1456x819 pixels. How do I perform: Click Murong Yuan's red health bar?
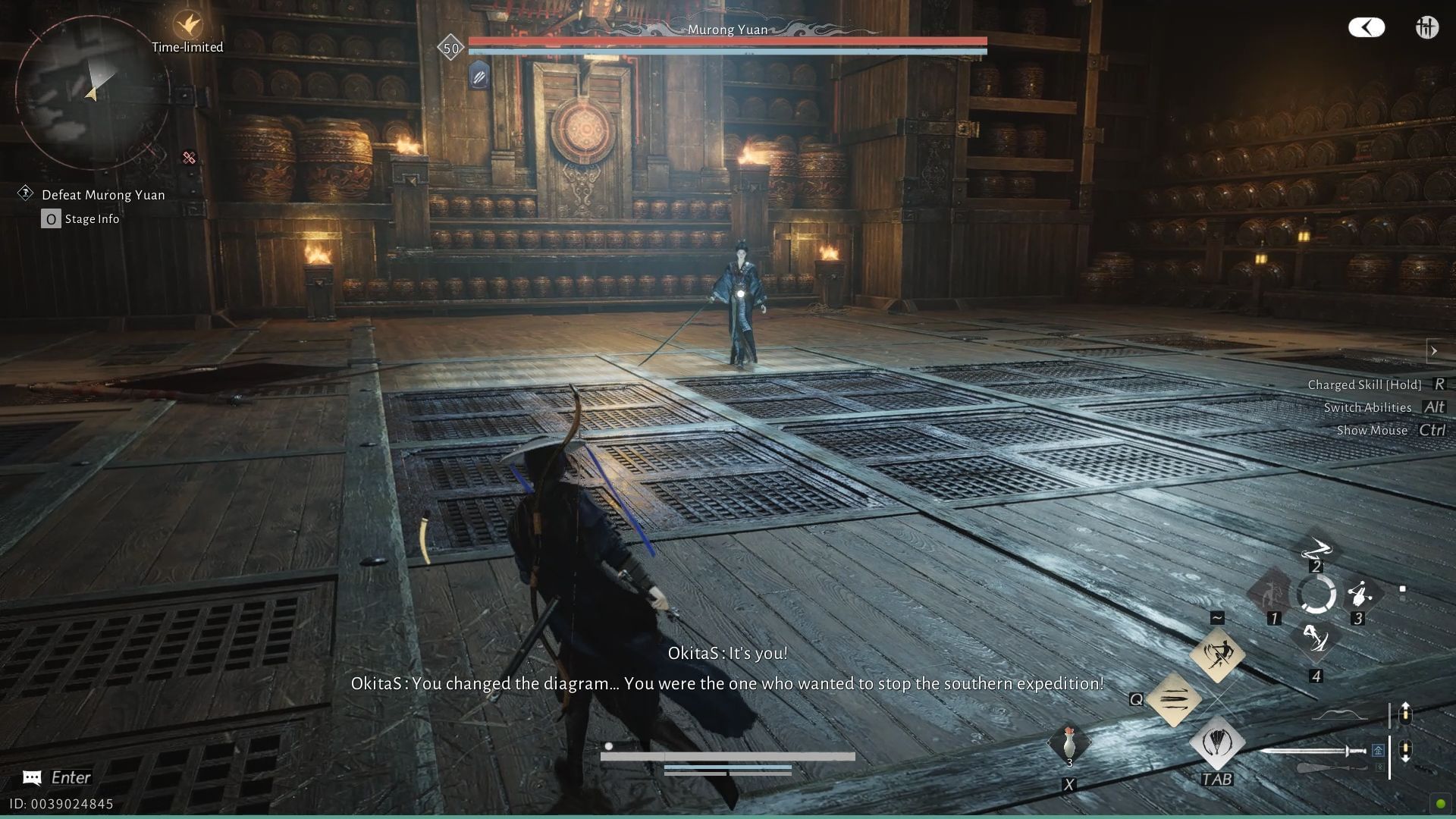[726, 39]
